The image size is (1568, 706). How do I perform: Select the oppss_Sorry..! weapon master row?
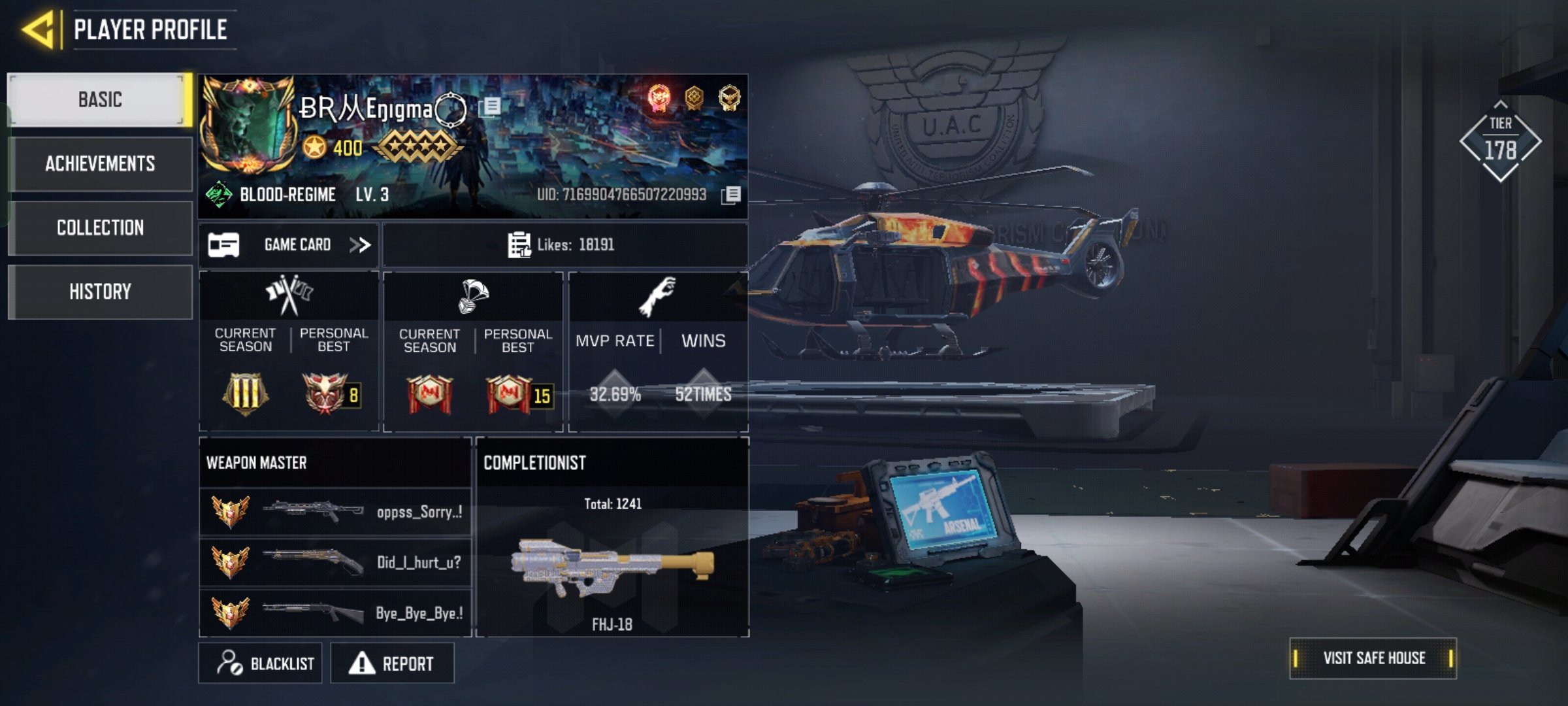(x=335, y=512)
